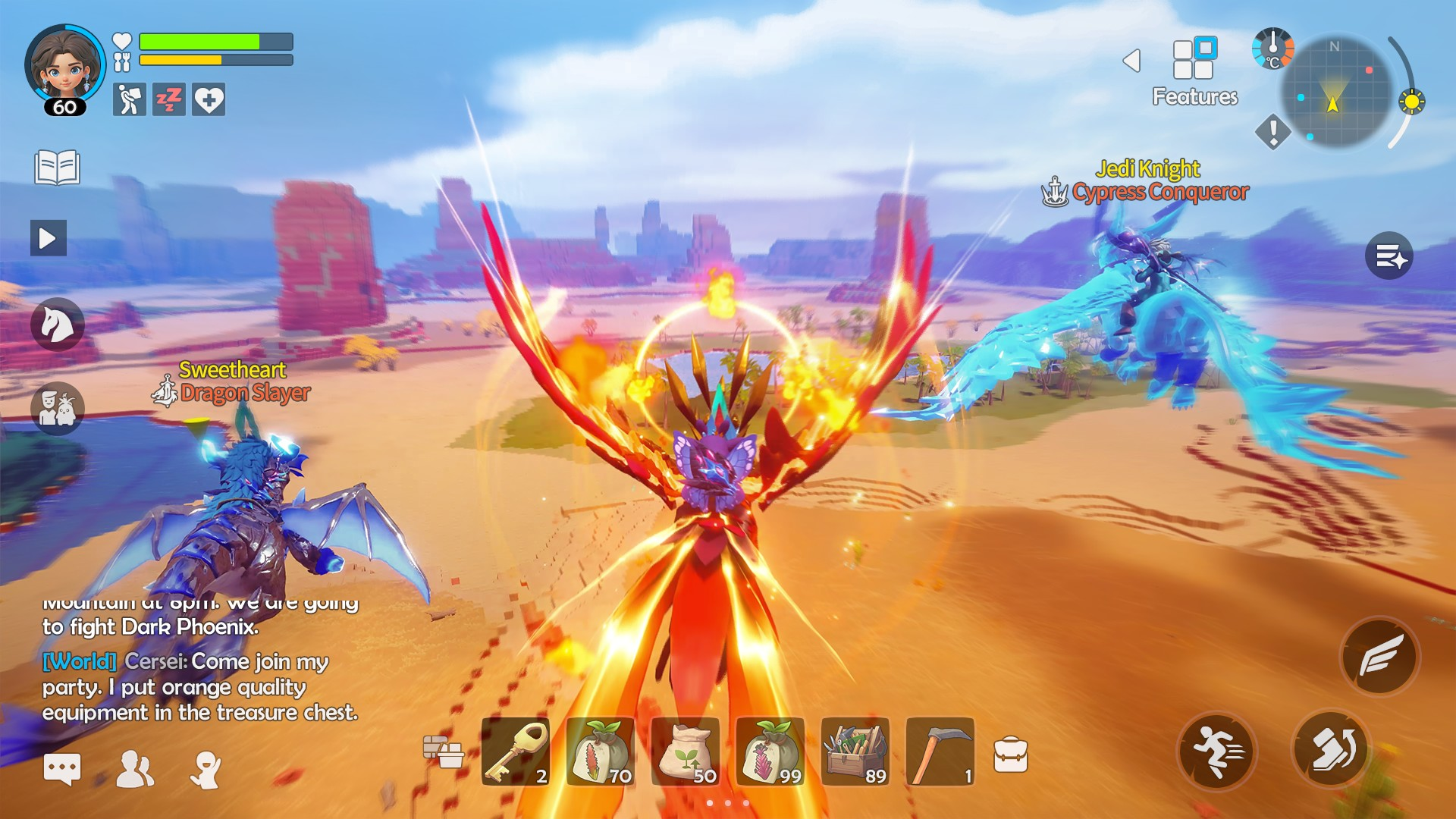Select the seed sack with 50
The image size is (1456, 819).
(x=686, y=752)
